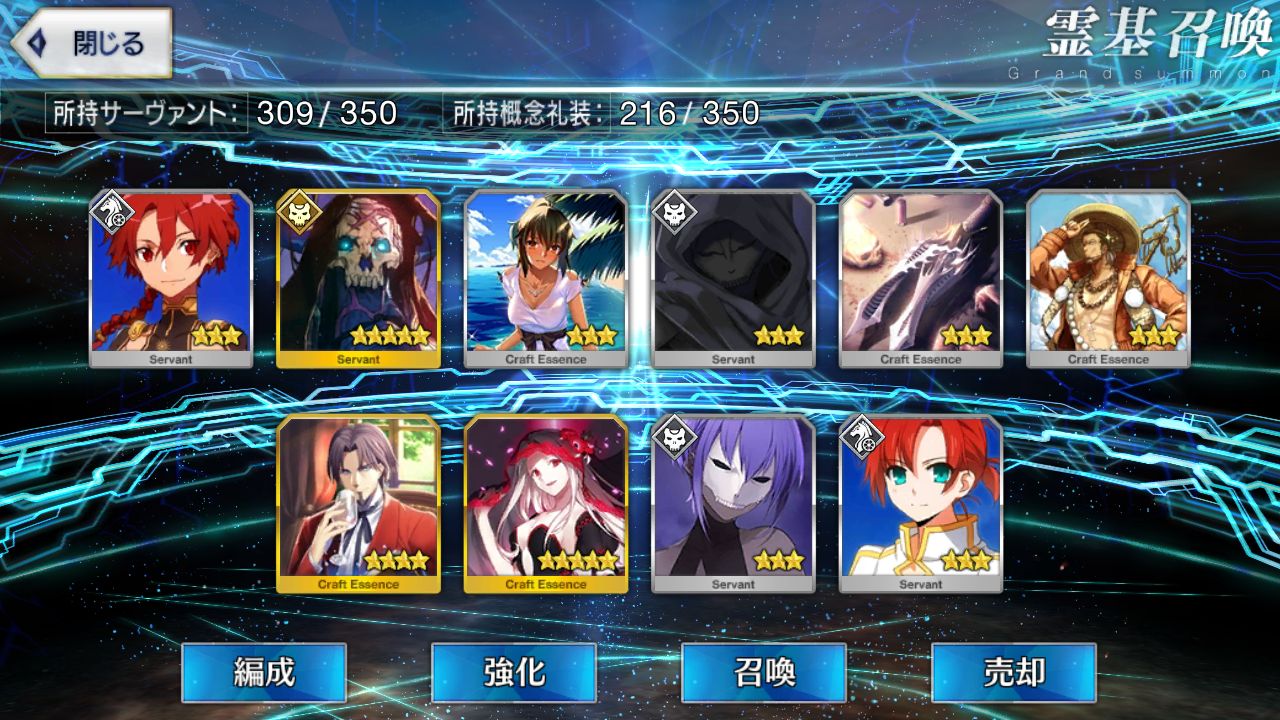
Task: View the five-star skull-faced Servant card
Action: (358, 278)
